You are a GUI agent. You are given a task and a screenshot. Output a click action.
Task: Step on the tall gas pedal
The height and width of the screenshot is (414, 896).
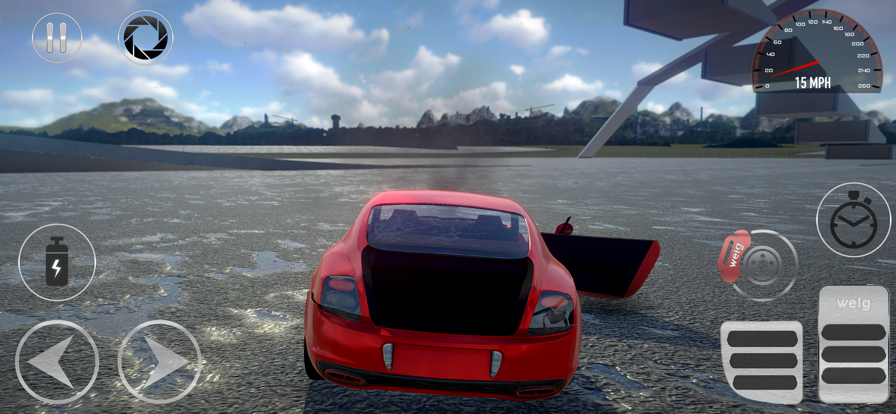[853, 344]
